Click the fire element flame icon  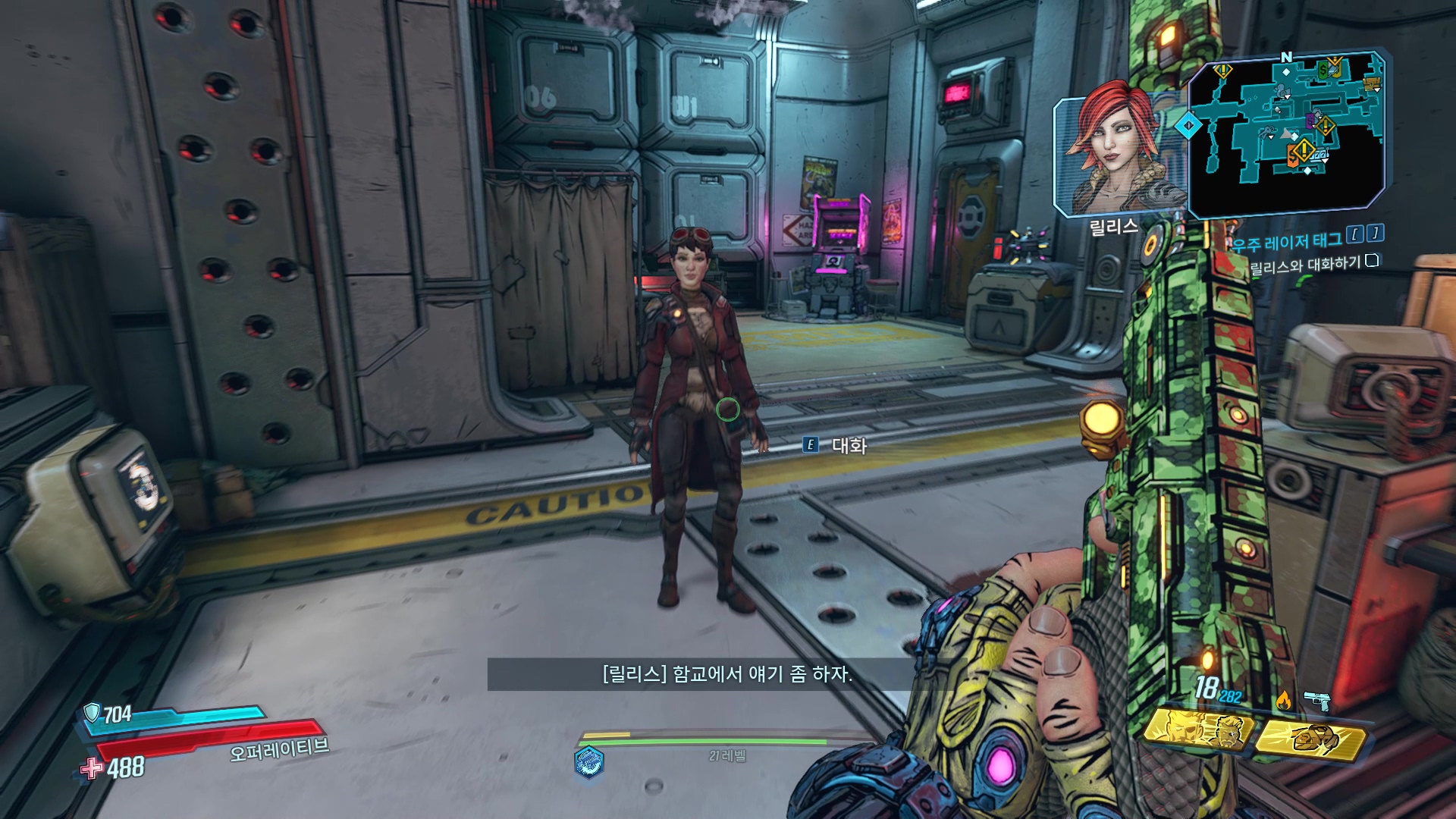1283,701
